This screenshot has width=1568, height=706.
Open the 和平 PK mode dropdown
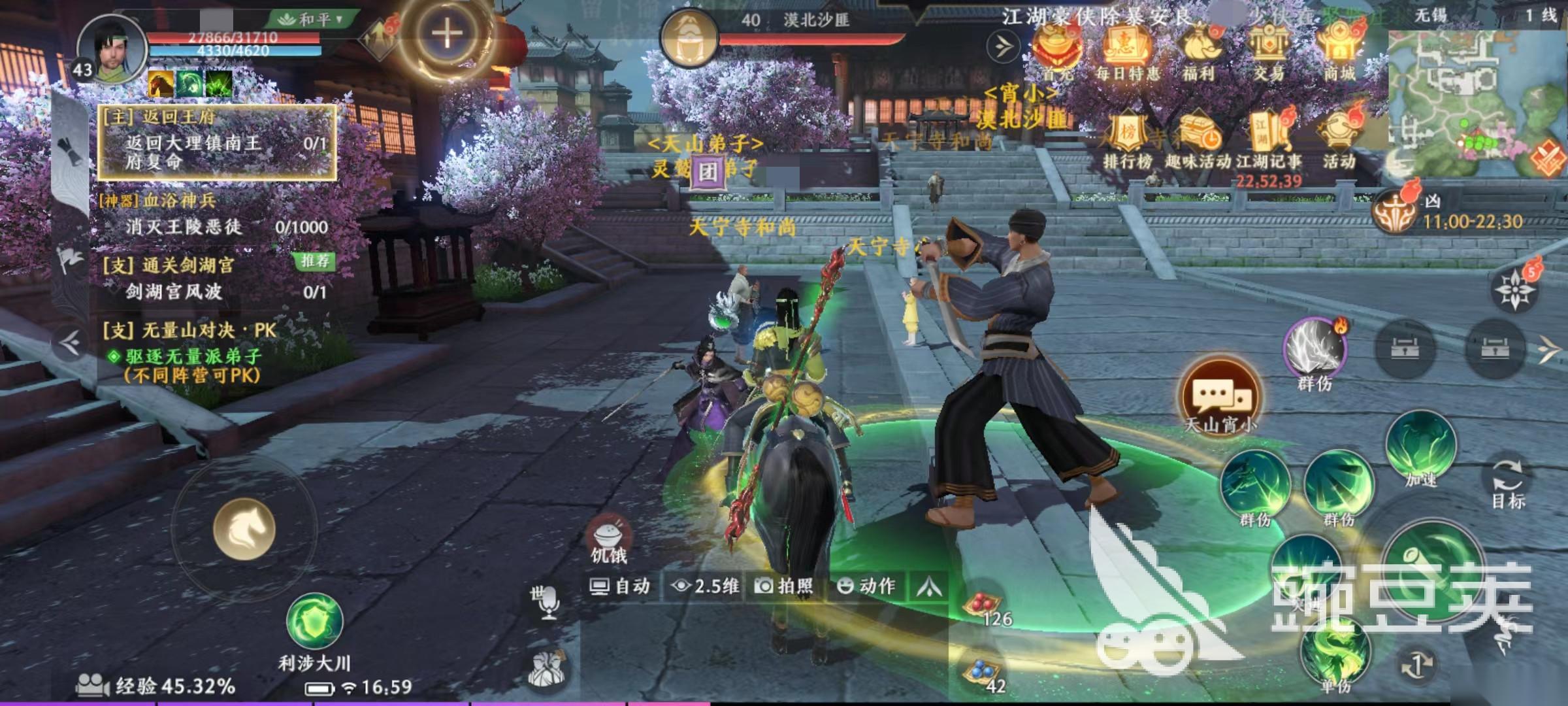tap(311, 19)
